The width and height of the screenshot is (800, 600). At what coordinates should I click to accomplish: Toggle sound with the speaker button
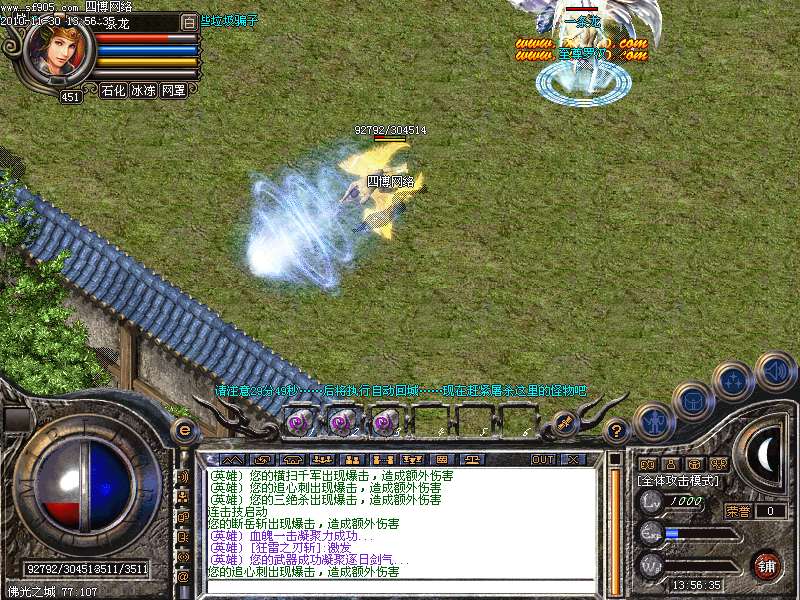775,370
